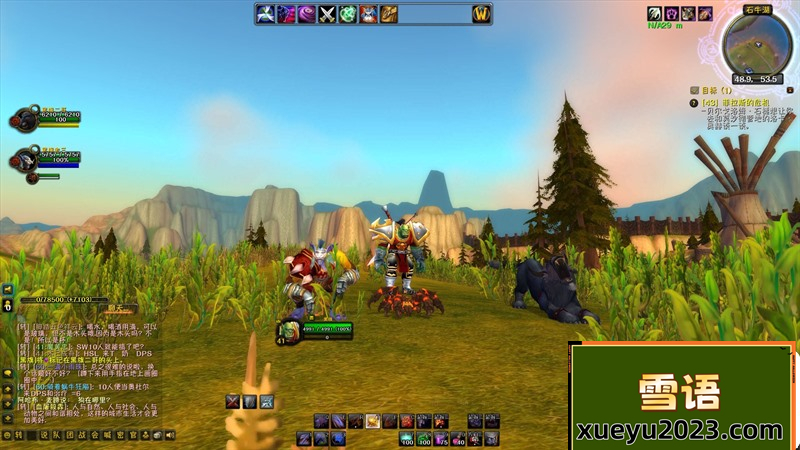Click the purple paw buff icon
Image resolution: width=800 pixels, height=450 pixels.
672,14
